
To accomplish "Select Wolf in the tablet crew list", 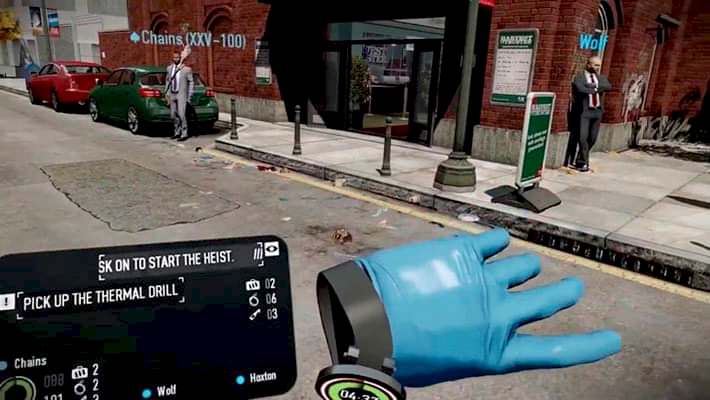I will 166,391.
